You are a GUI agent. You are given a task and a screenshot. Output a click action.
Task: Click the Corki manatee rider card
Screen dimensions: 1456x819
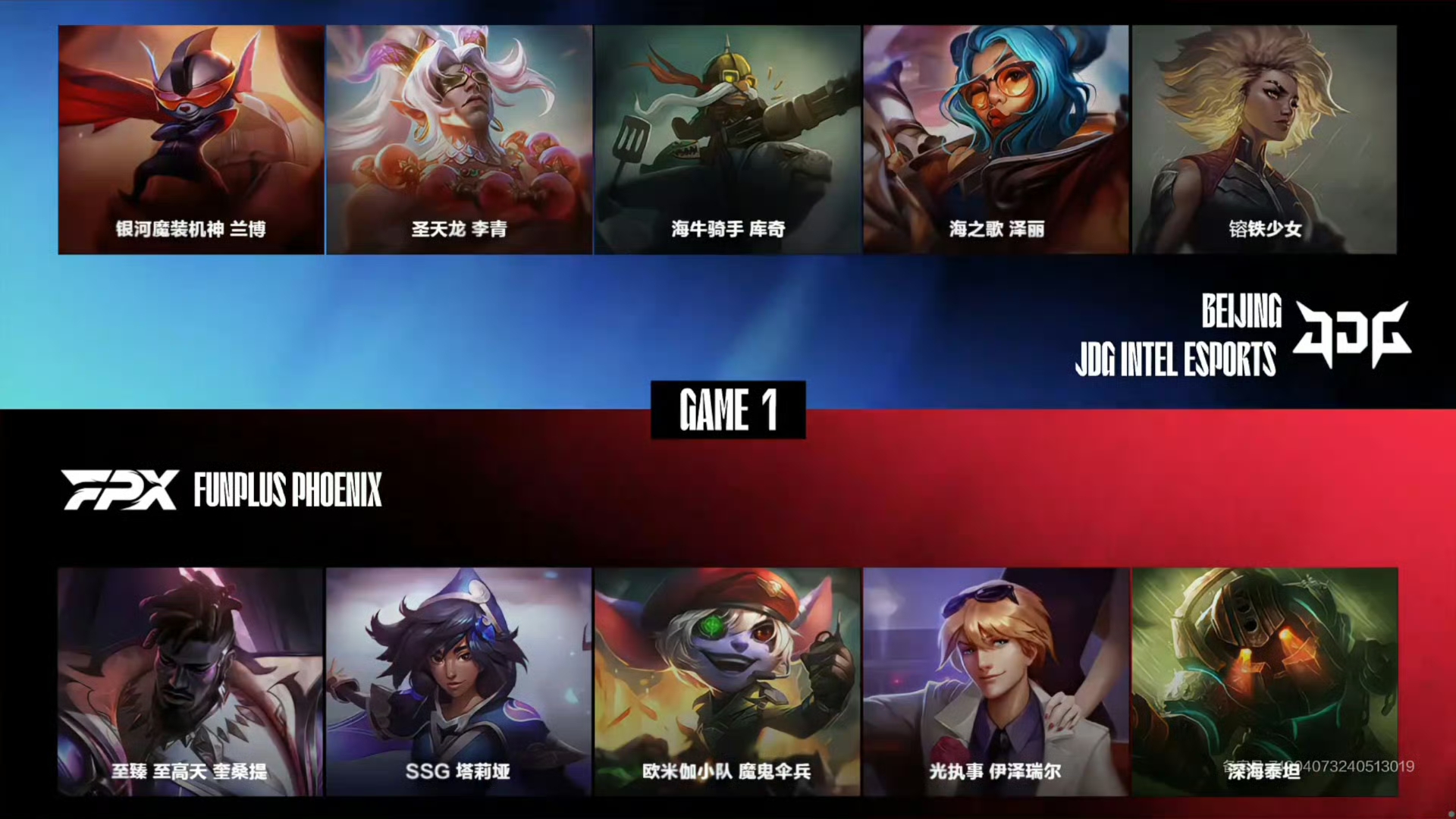(x=728, y=140)
